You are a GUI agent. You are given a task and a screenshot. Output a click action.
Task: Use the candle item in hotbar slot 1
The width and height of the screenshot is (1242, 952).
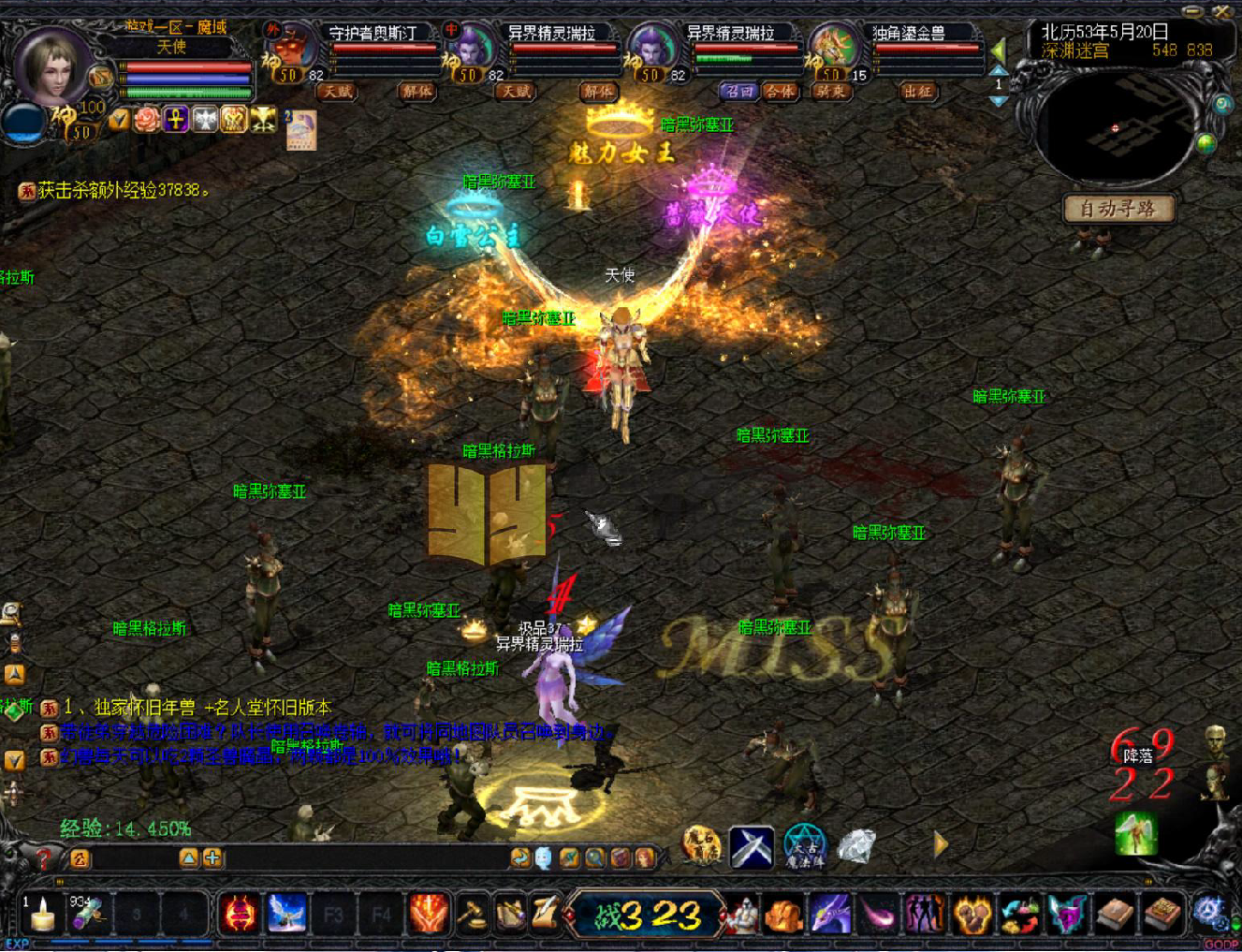[42, 915]
